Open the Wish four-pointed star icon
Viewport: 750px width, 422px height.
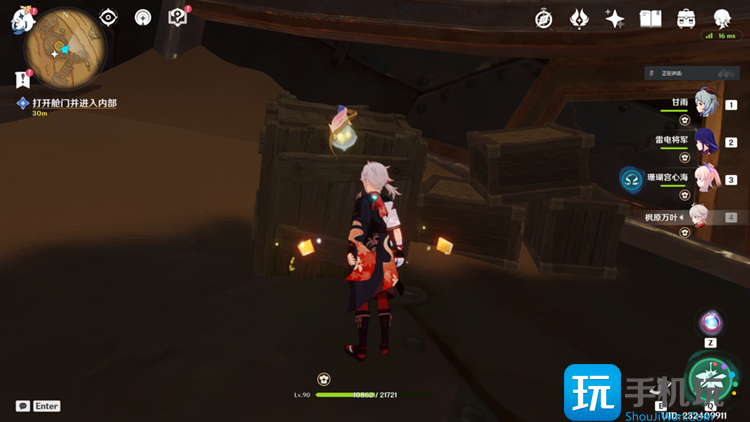615,19
